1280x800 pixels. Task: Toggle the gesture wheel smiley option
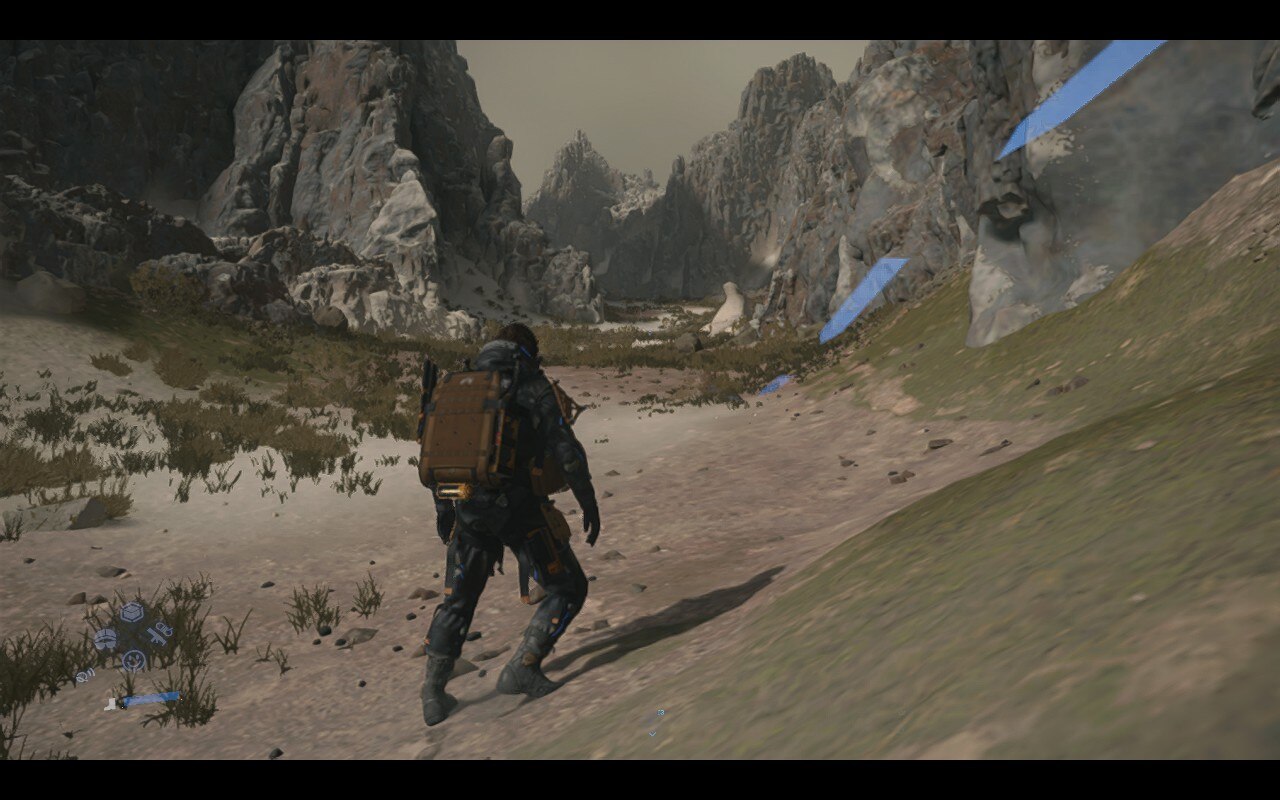133,660
